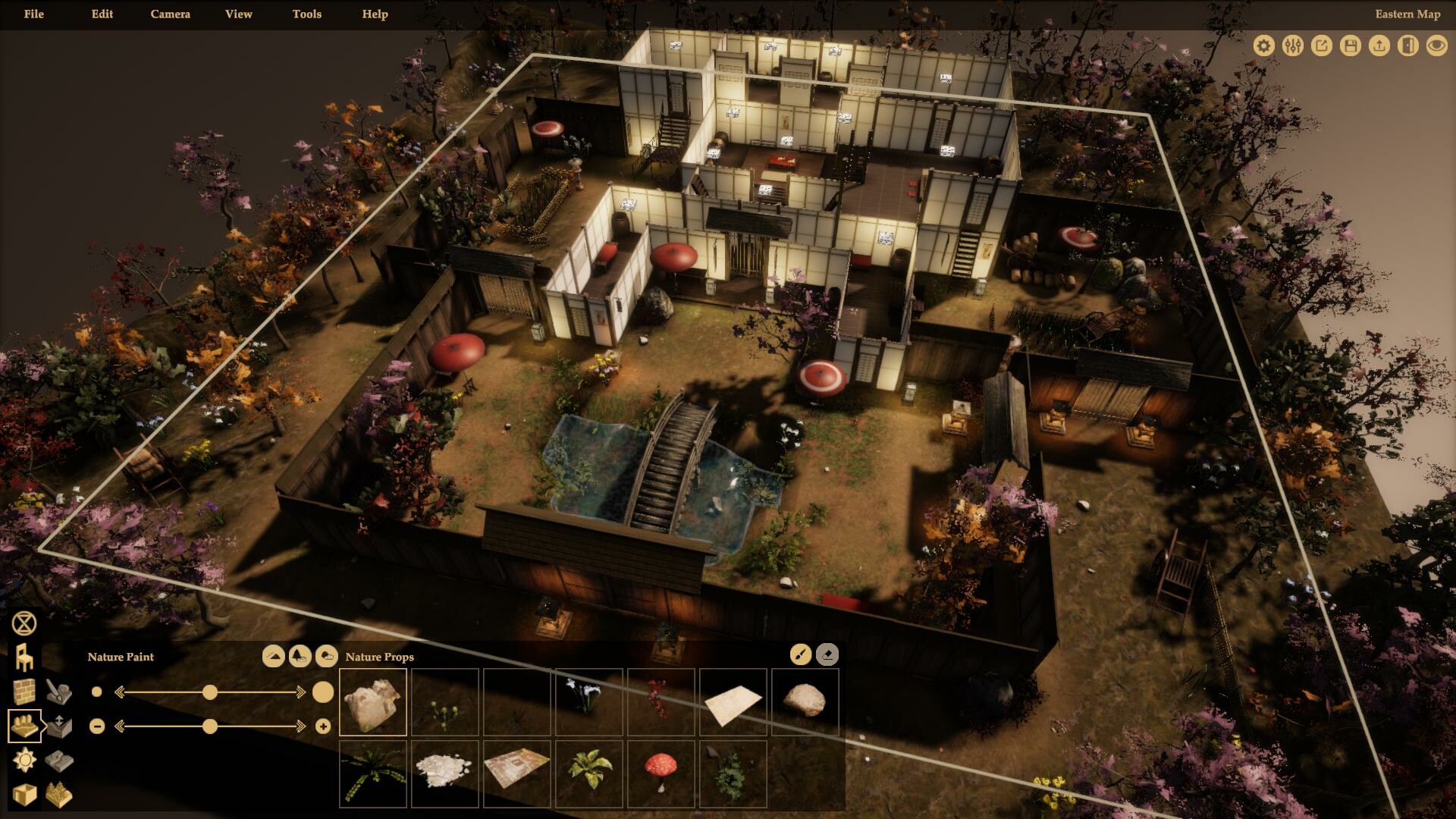
Task: Open the View menu
Action: tap(237, 14)
